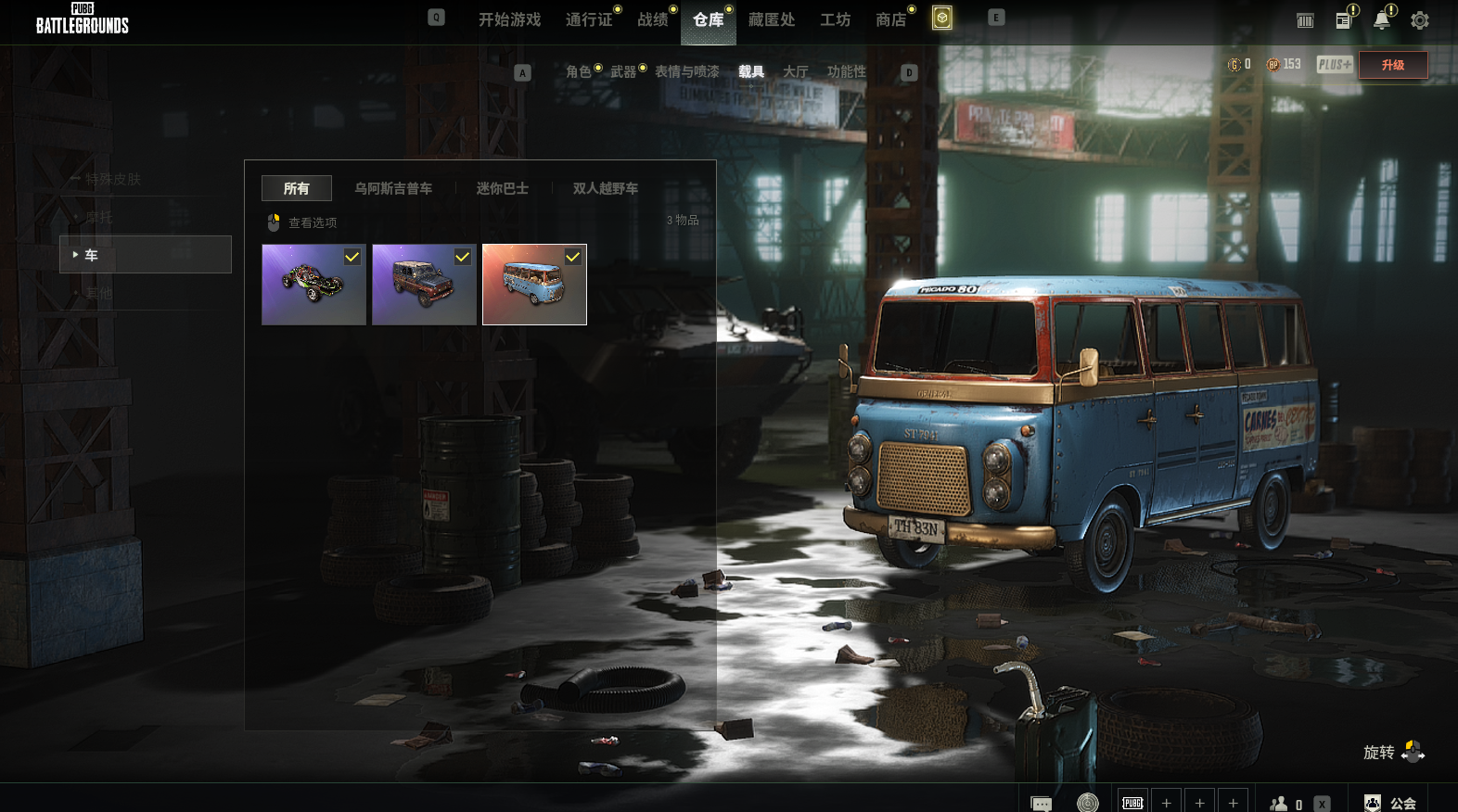Open the 工坊 workshop tab

[835, 19]
